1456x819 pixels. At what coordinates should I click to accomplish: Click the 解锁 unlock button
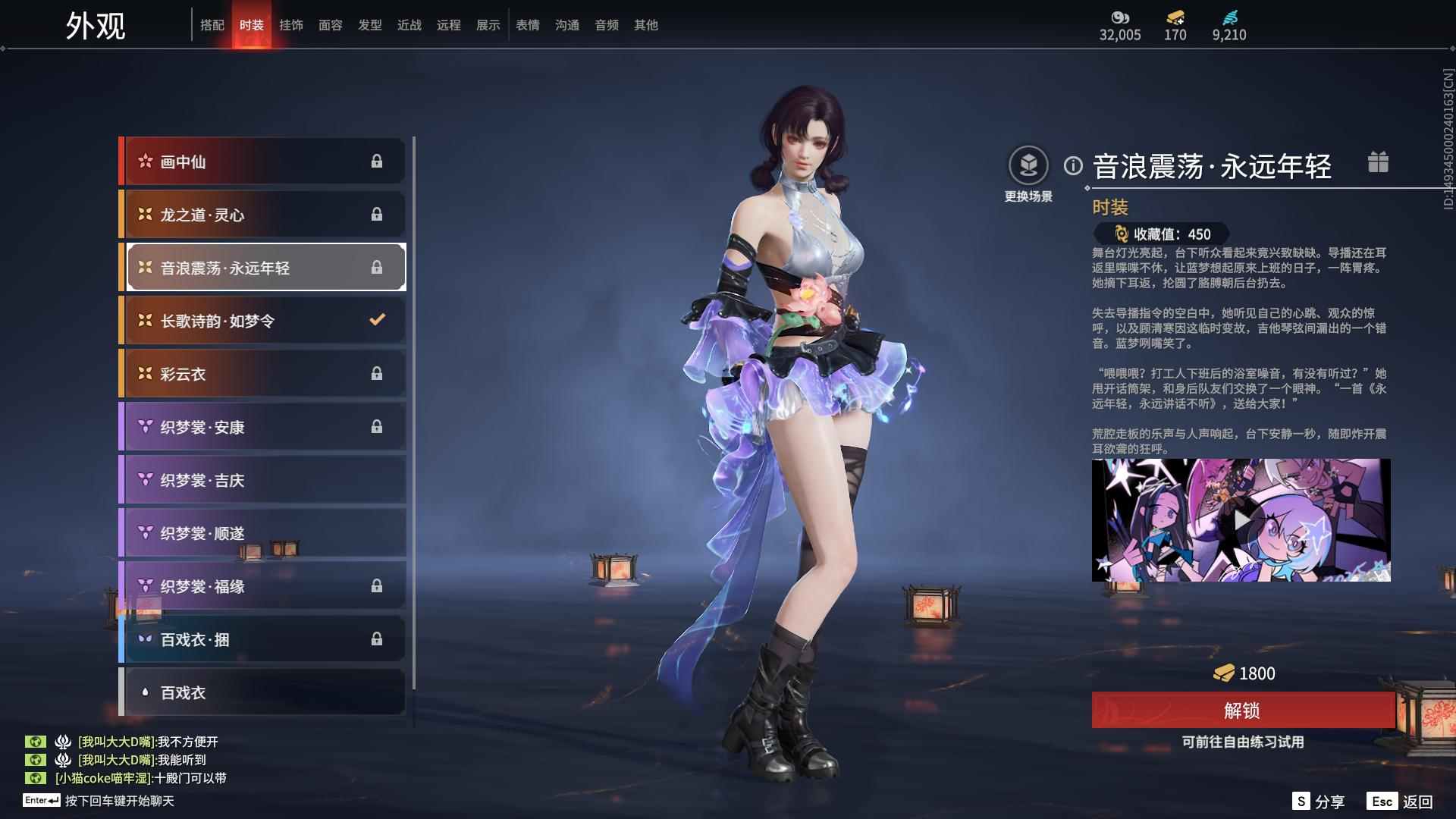tap(1241, 711)
